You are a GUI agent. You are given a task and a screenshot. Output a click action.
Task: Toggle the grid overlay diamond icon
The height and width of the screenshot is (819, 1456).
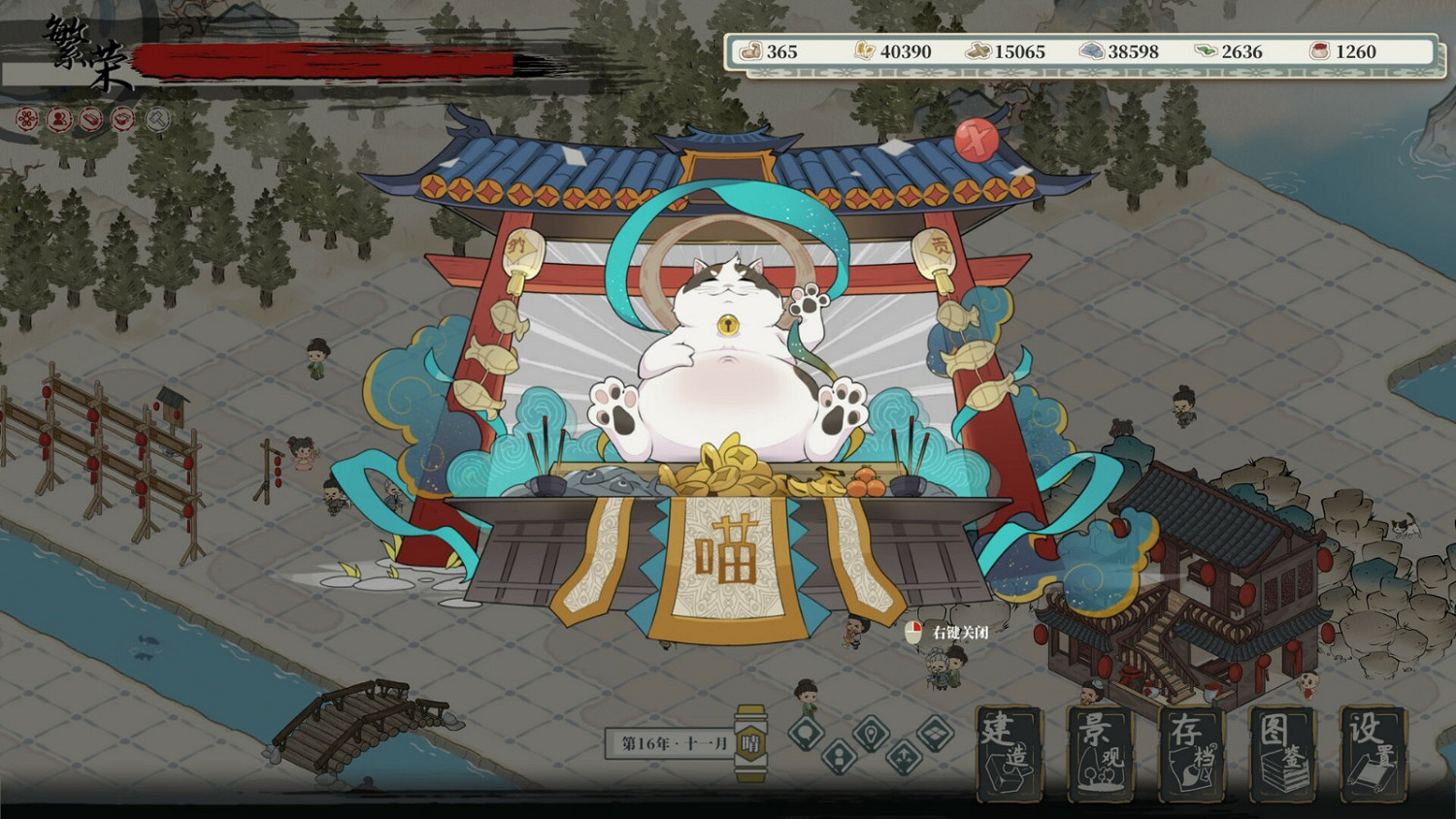coord(935,732)
